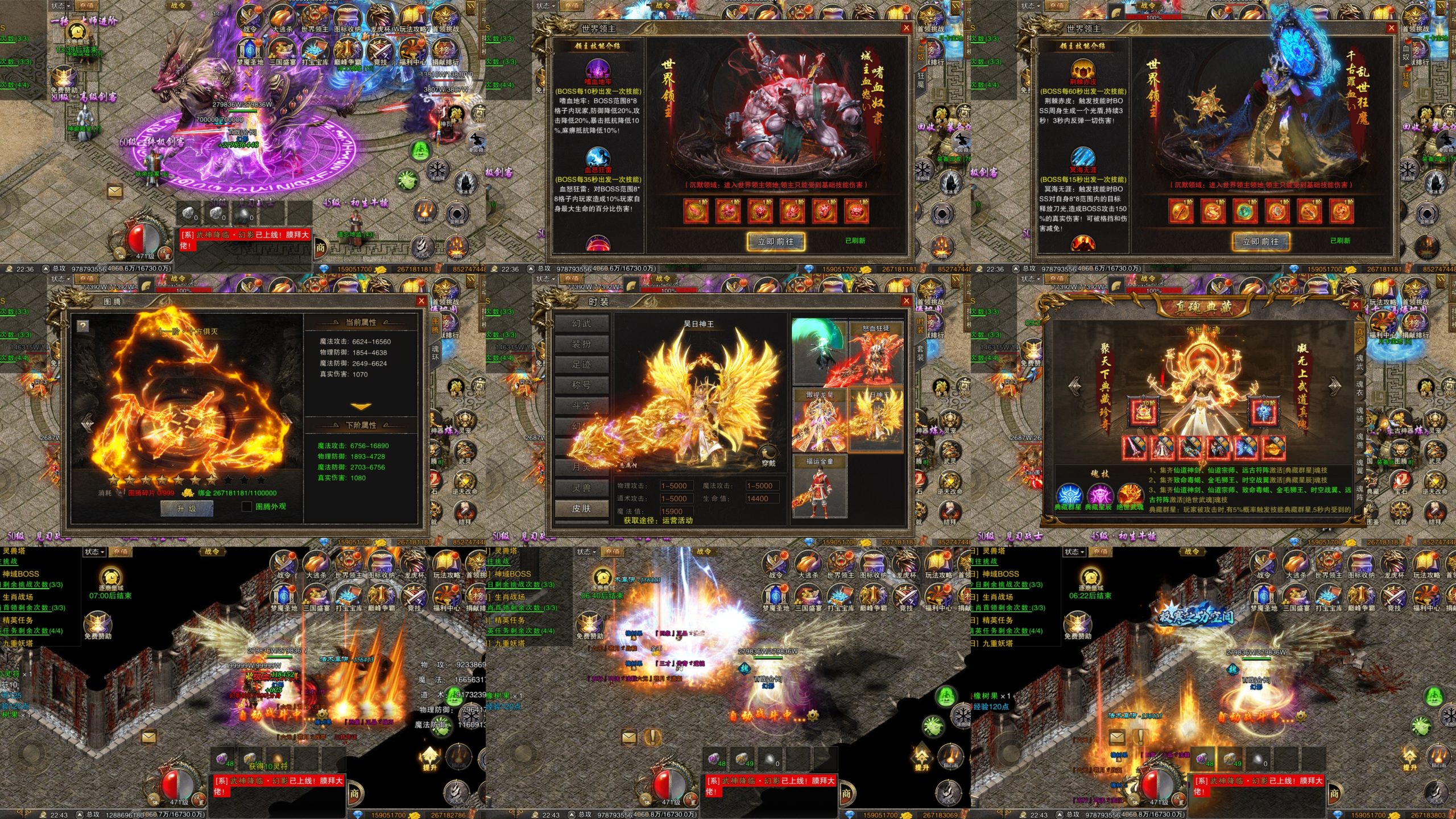The width and height of the screenshot is (1456, 819).
Task: Open the 灵兽 category in the costume panel
Action: 581,488
